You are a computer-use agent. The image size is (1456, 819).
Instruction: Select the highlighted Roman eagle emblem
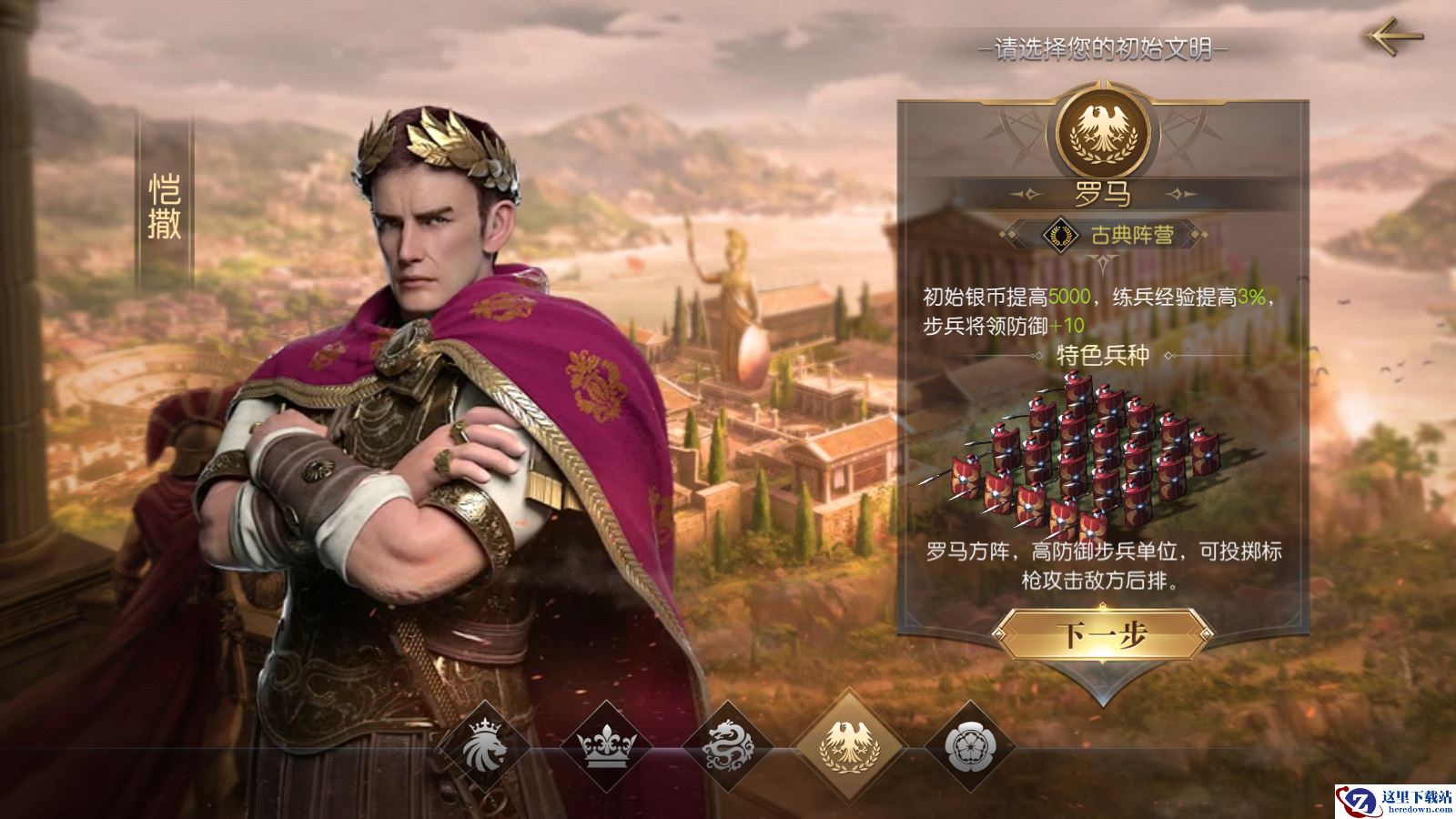point(850,745)
